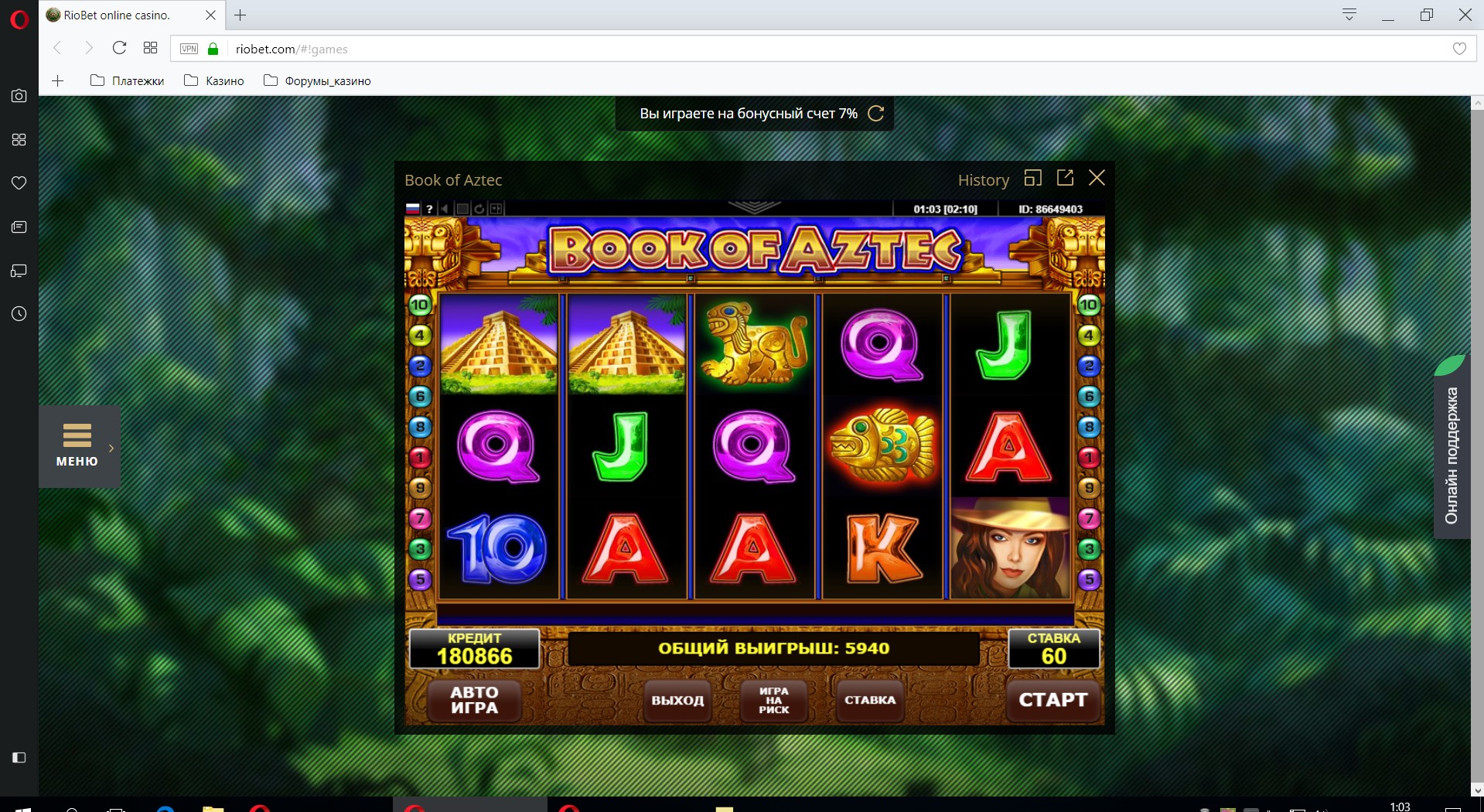This screenshot has height=812, width=1484.
Task: Select payline 10 on the left side
Action: (x=420, y=305)
